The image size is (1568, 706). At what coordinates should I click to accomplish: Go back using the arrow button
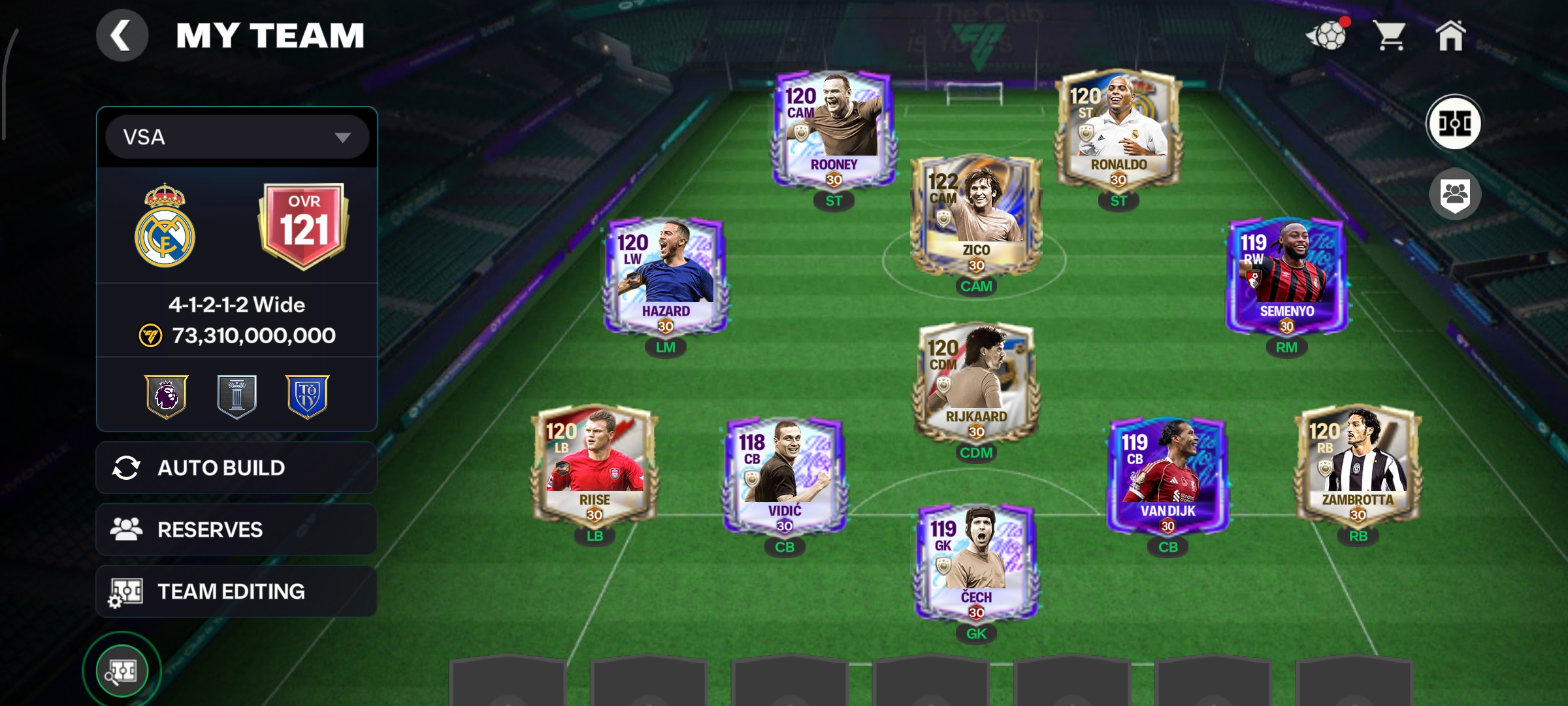pos(122,35)
